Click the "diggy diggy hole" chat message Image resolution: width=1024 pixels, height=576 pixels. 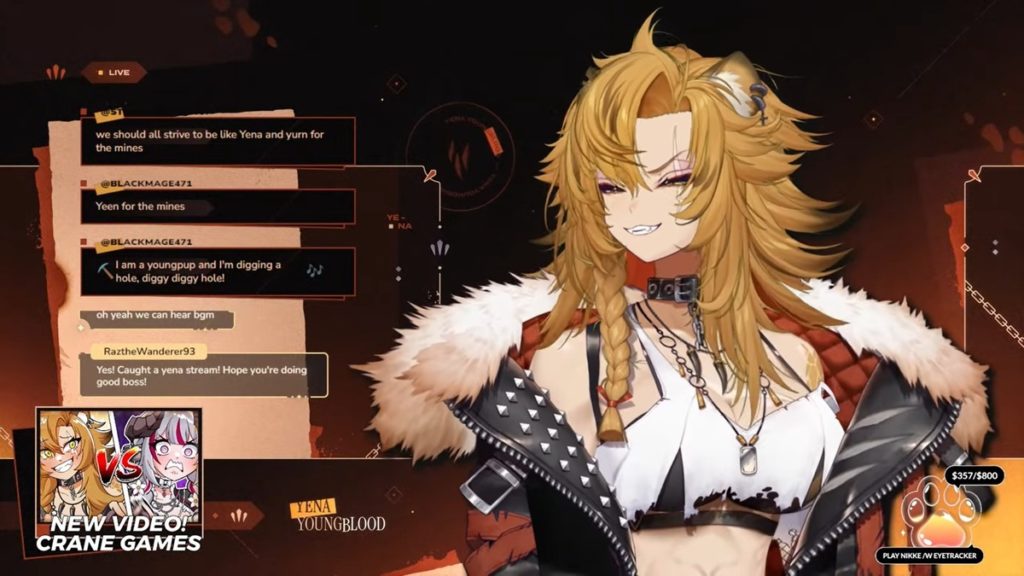click(217, 271)
